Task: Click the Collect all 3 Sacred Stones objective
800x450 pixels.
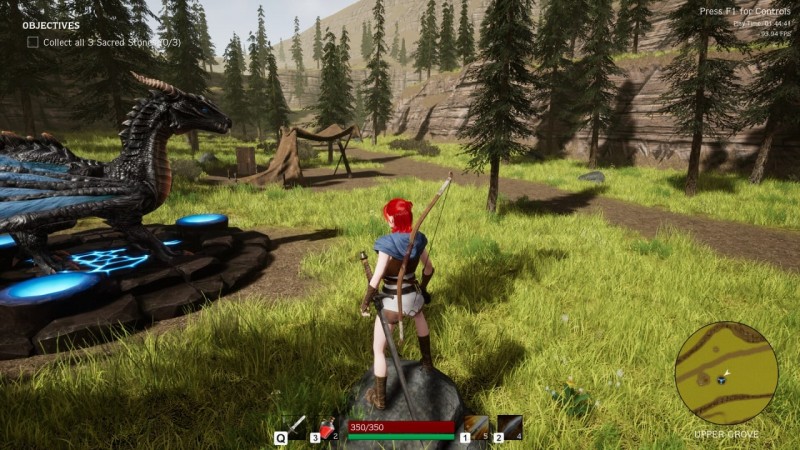Action: coord(101,42)
